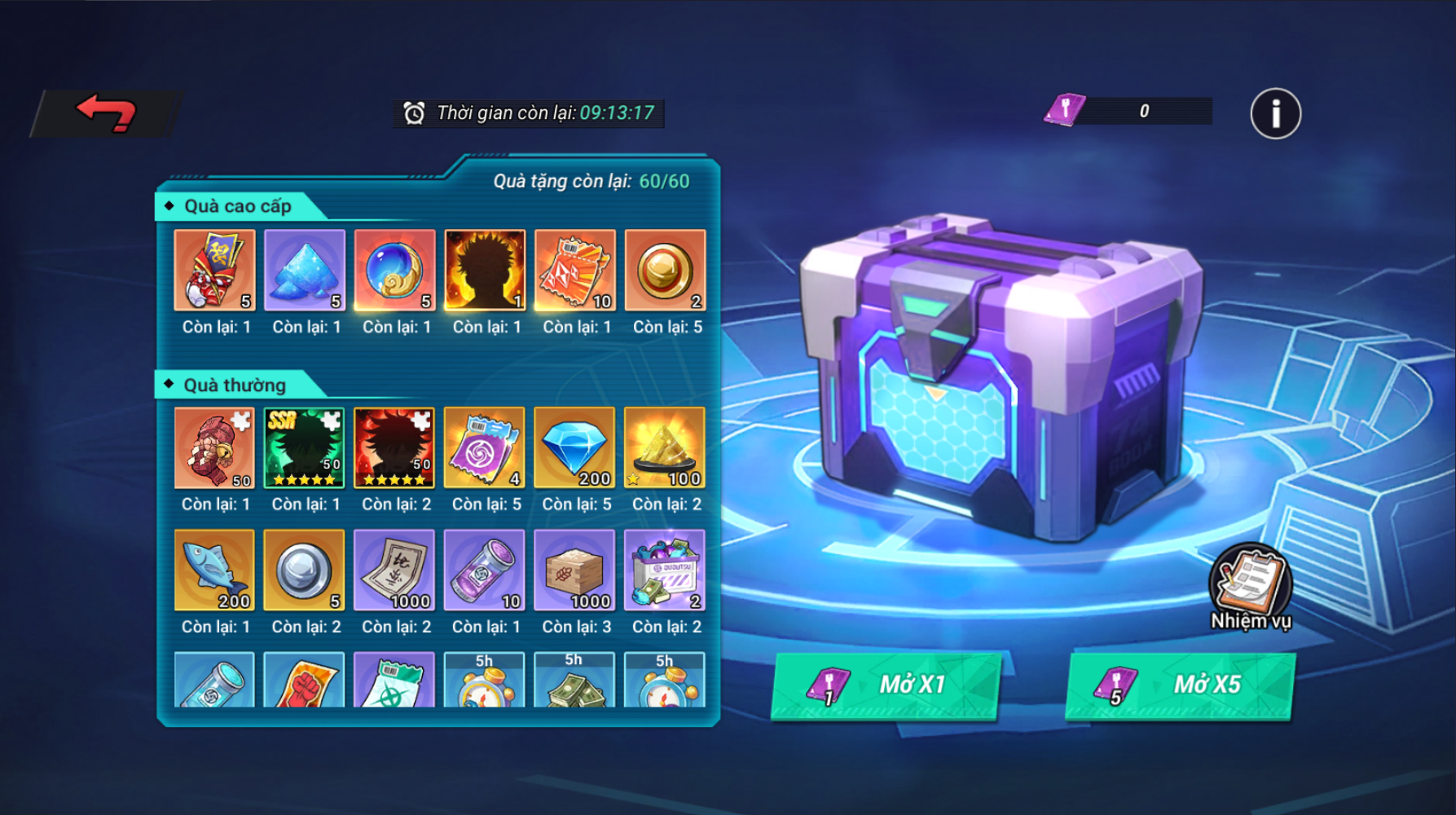Image resolution: width=1456 pixels, height=815 pixels.
Task: Select the paper scroll 1000 reward
Action: 394,570
